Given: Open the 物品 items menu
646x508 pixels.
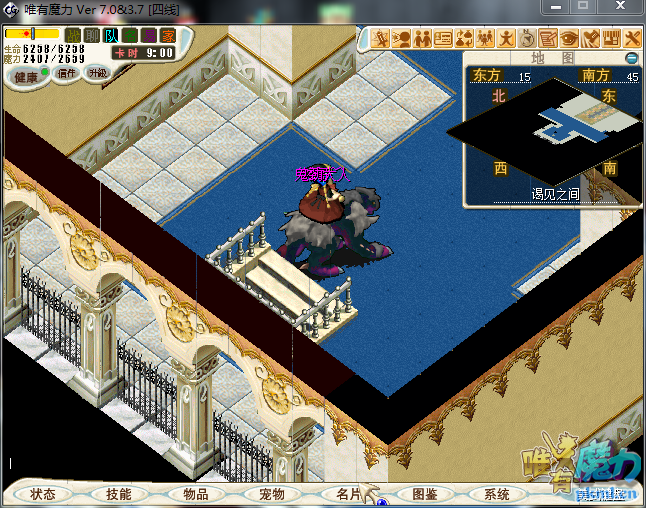Looking at the screenshot, I should click(196, 494).
